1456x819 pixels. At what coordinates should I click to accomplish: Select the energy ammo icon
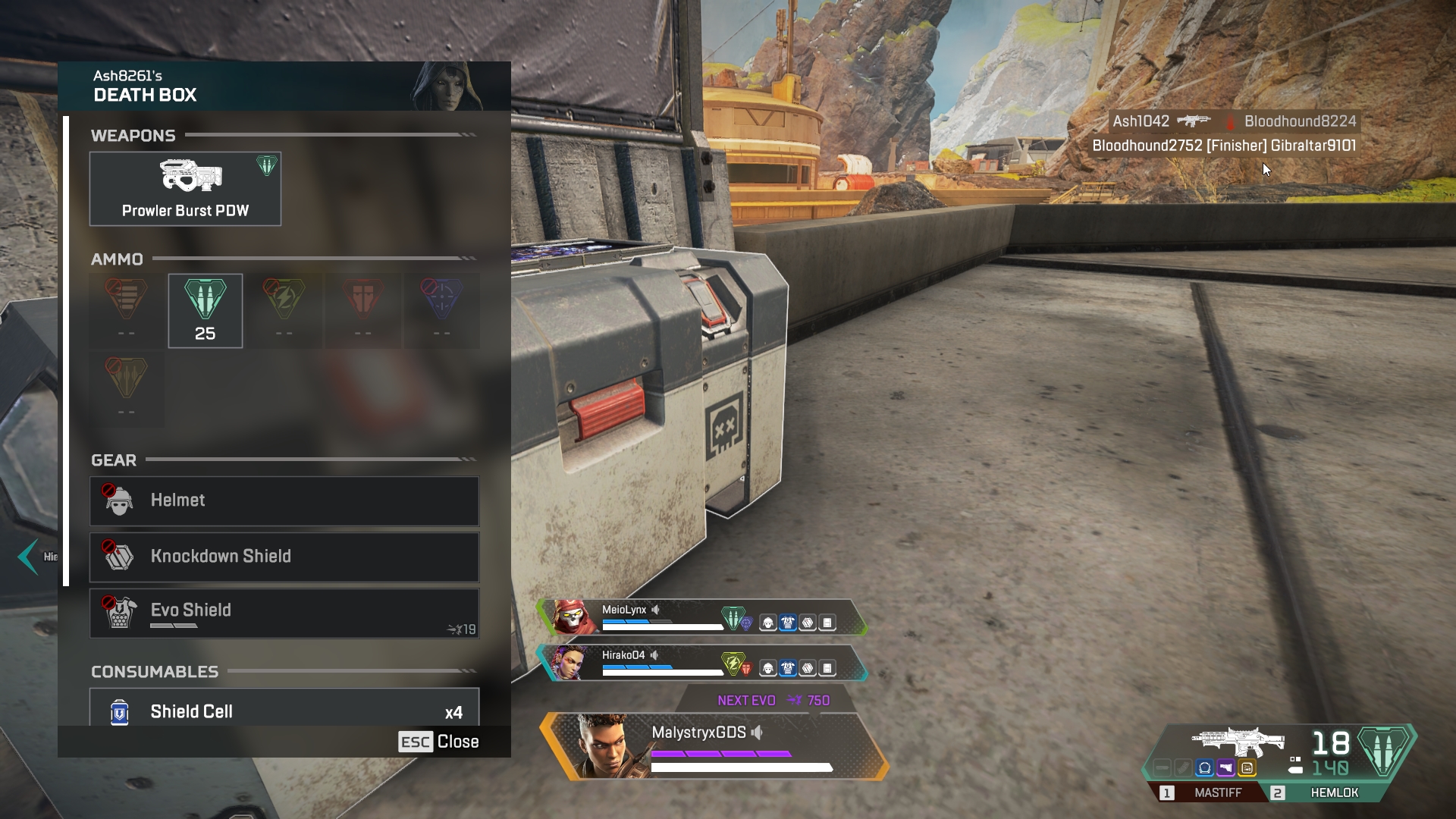(284, 300)
